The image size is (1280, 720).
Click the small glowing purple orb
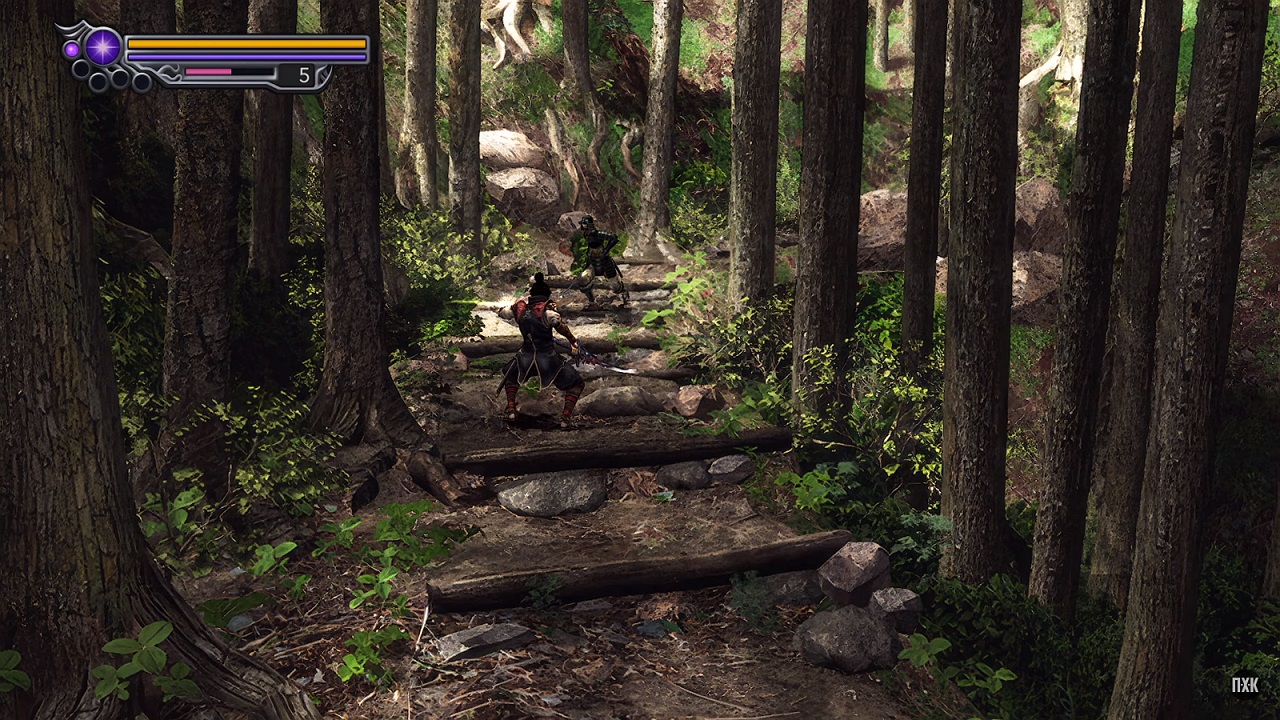point(72,47)
